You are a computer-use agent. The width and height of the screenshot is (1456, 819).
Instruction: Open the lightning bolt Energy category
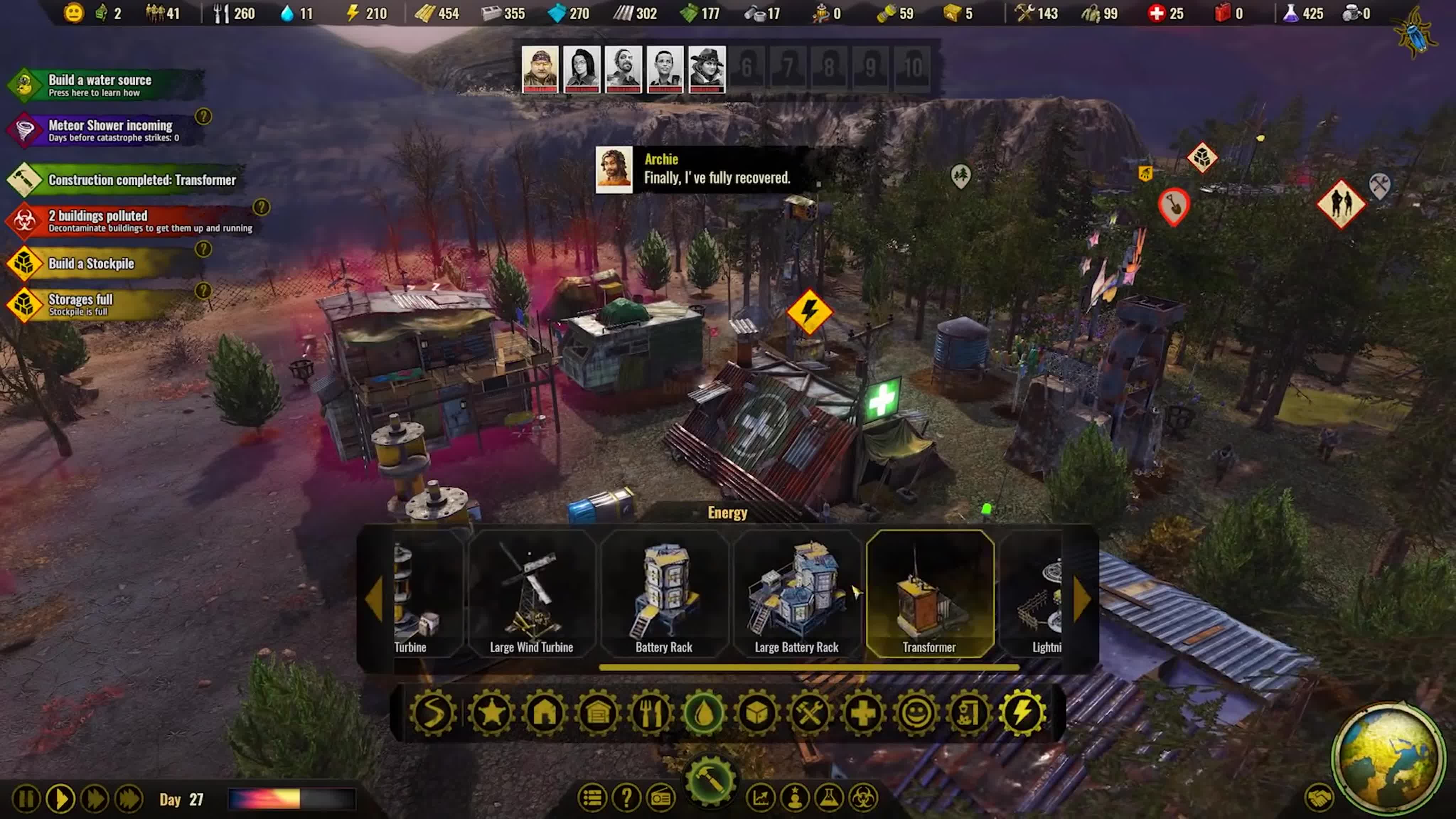[1022, 713]
